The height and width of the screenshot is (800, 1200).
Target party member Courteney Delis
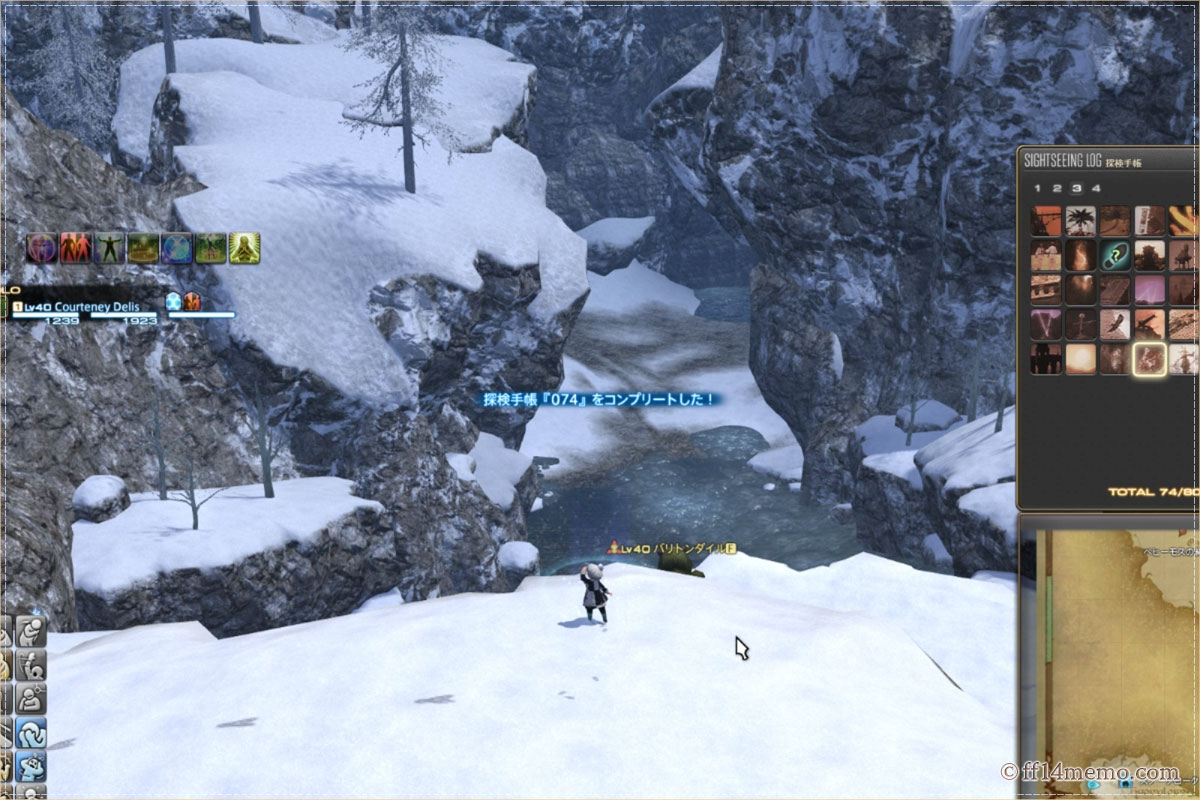(91, 307)
